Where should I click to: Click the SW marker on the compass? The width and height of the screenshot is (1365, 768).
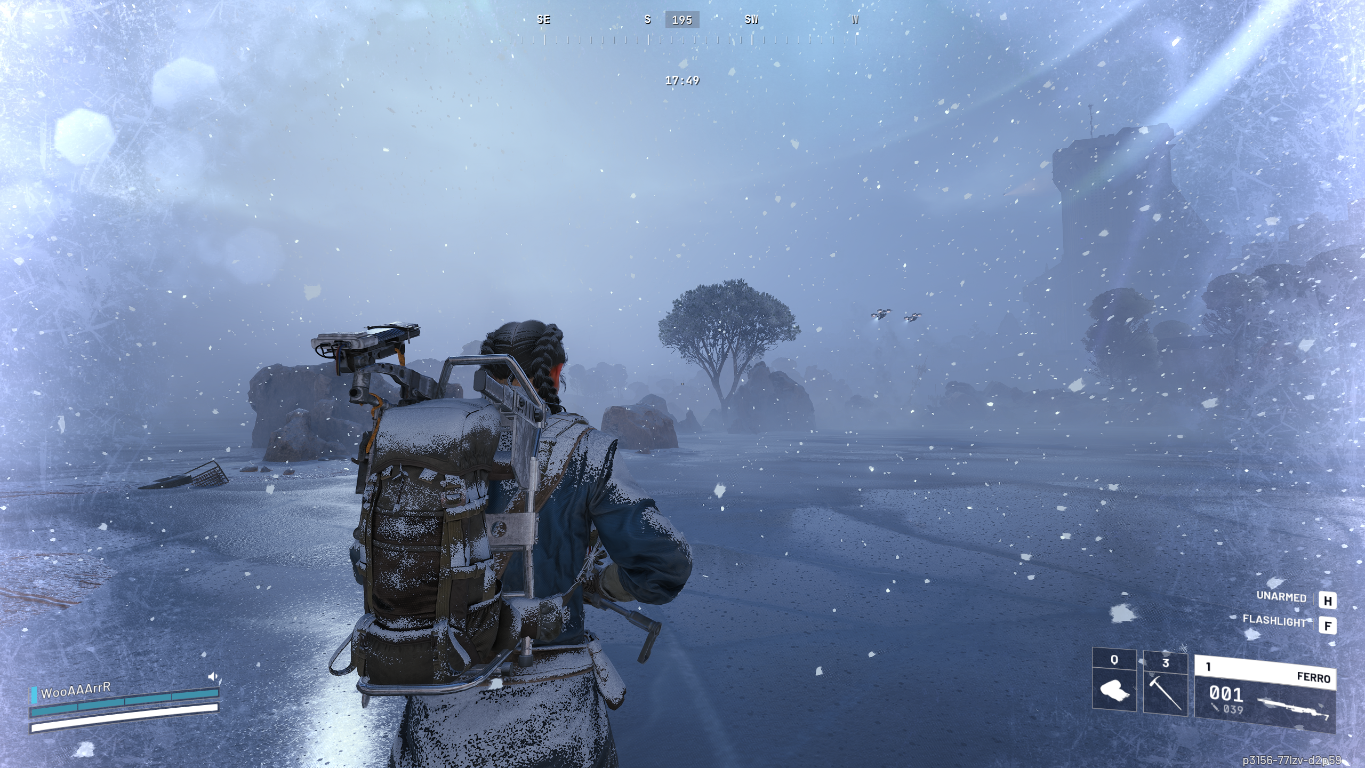pos(751,18)
